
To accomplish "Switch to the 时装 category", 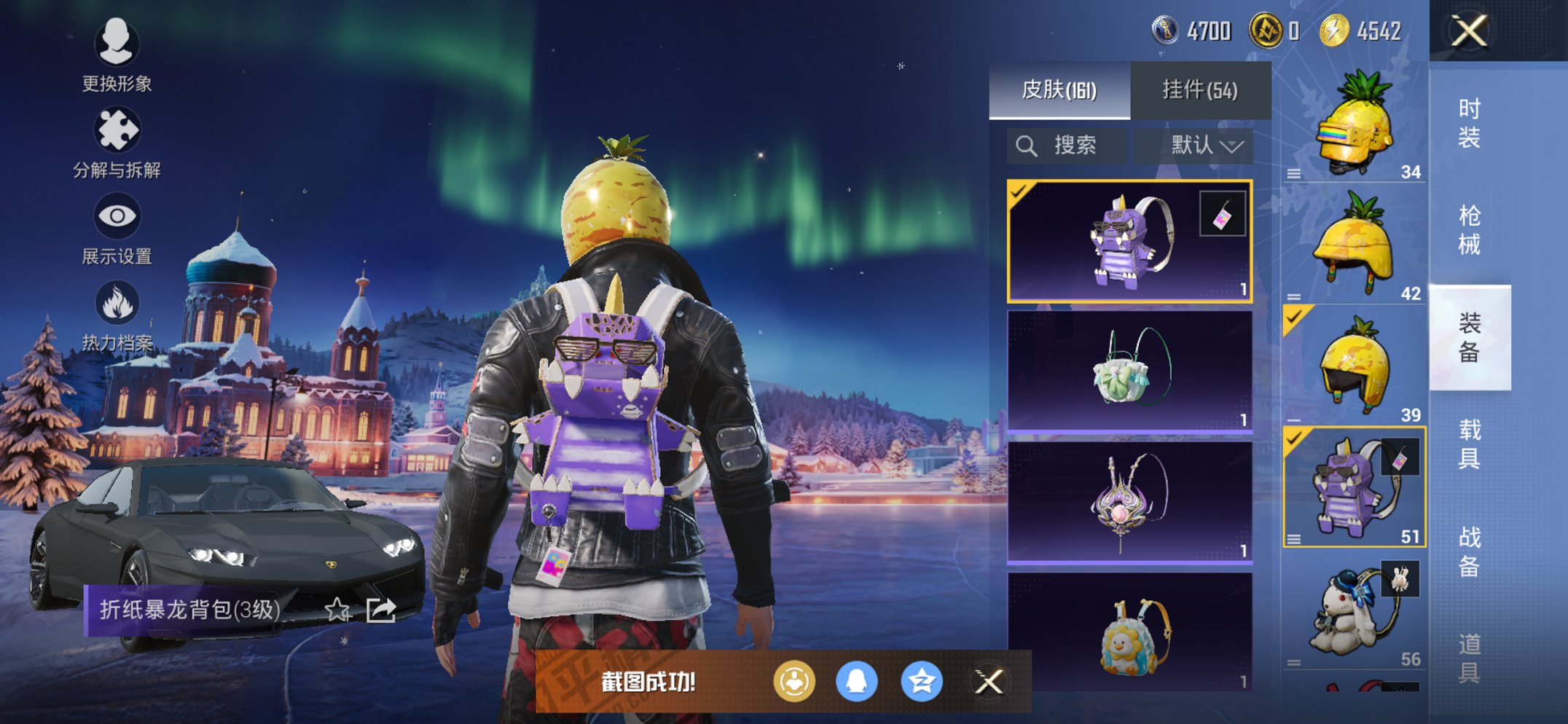I will click(1469, 123).
